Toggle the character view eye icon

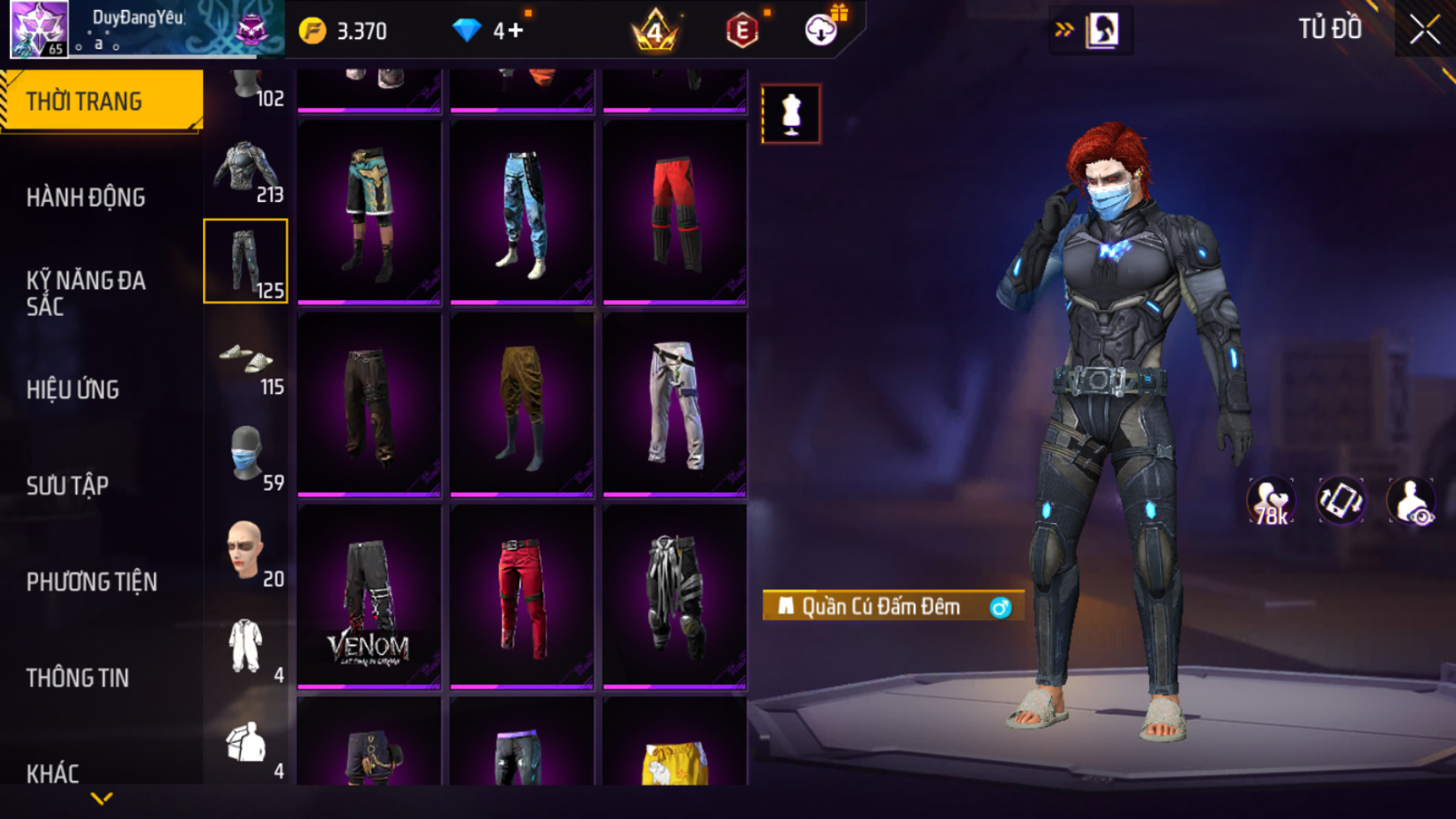click(x=1410, y=501)
